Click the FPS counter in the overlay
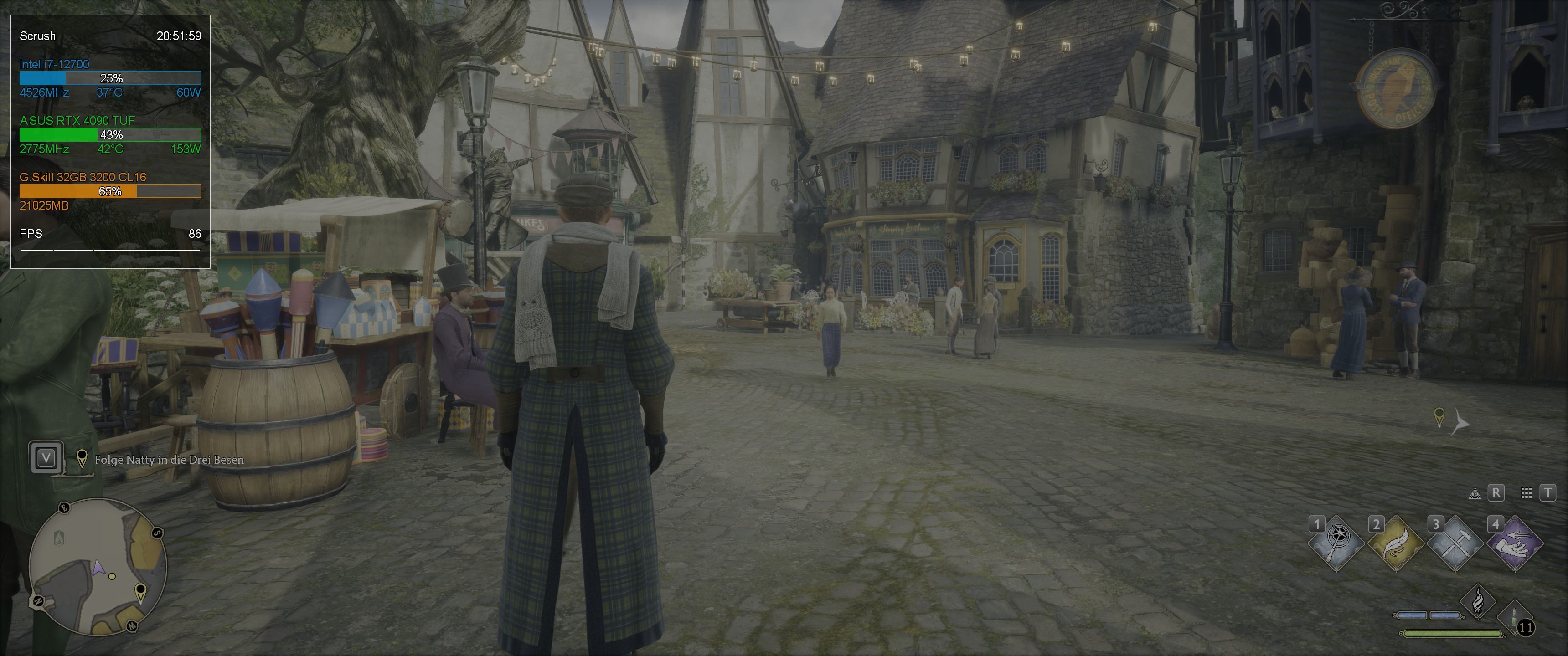1568x656 pixels. coord(110,234)
